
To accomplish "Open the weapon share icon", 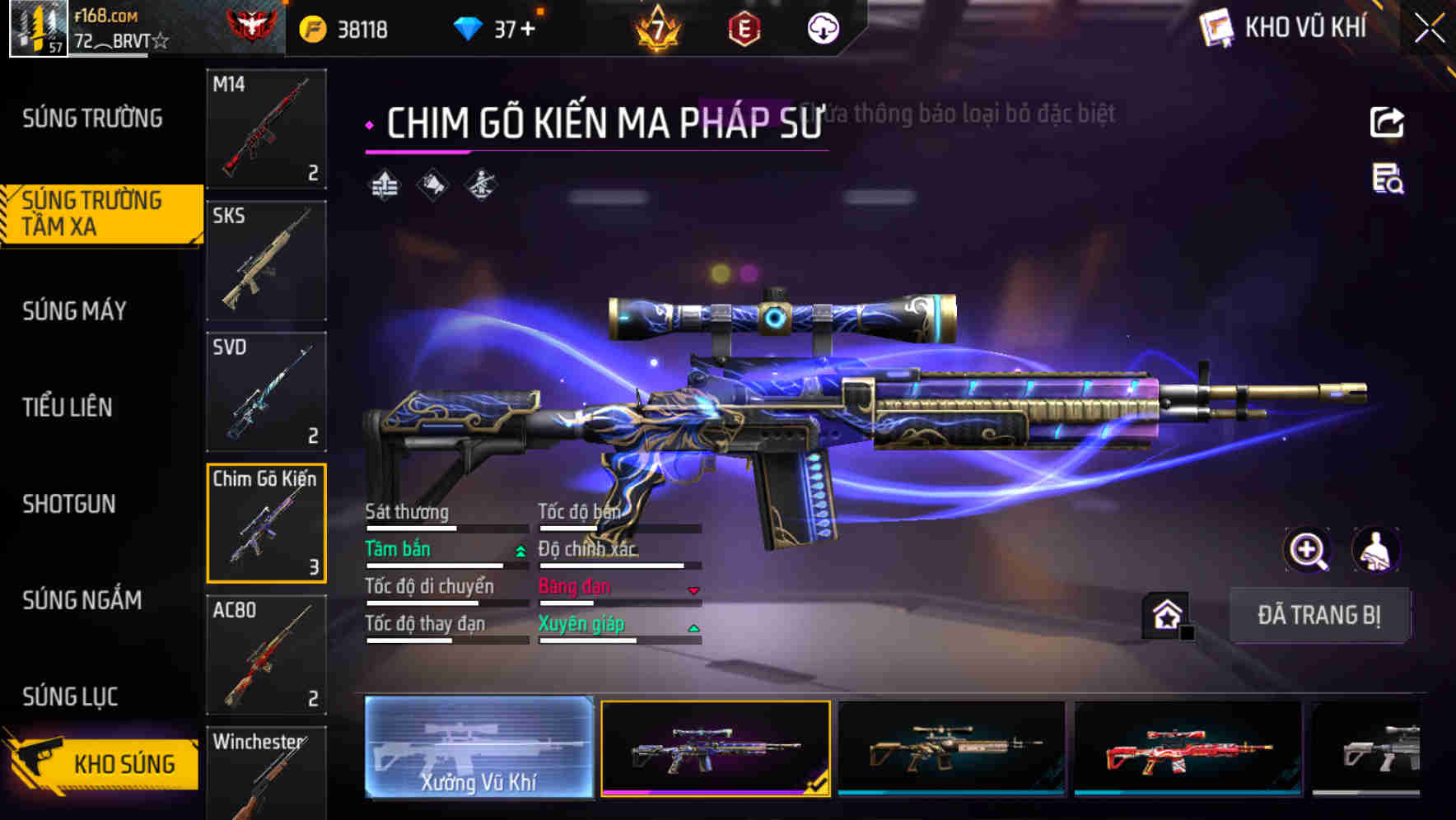I will tap(1388, 122).
